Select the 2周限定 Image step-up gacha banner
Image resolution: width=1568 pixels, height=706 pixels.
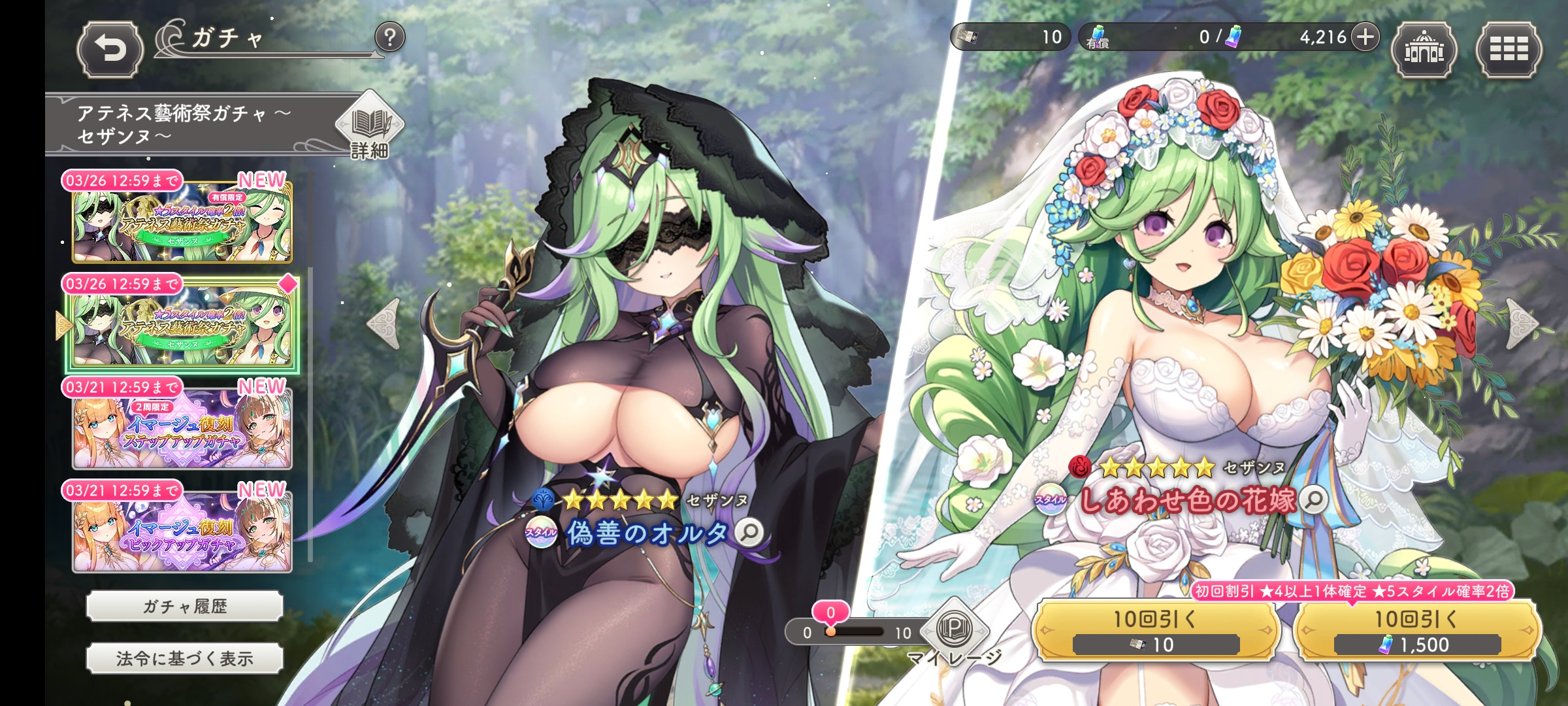point(182,428)
